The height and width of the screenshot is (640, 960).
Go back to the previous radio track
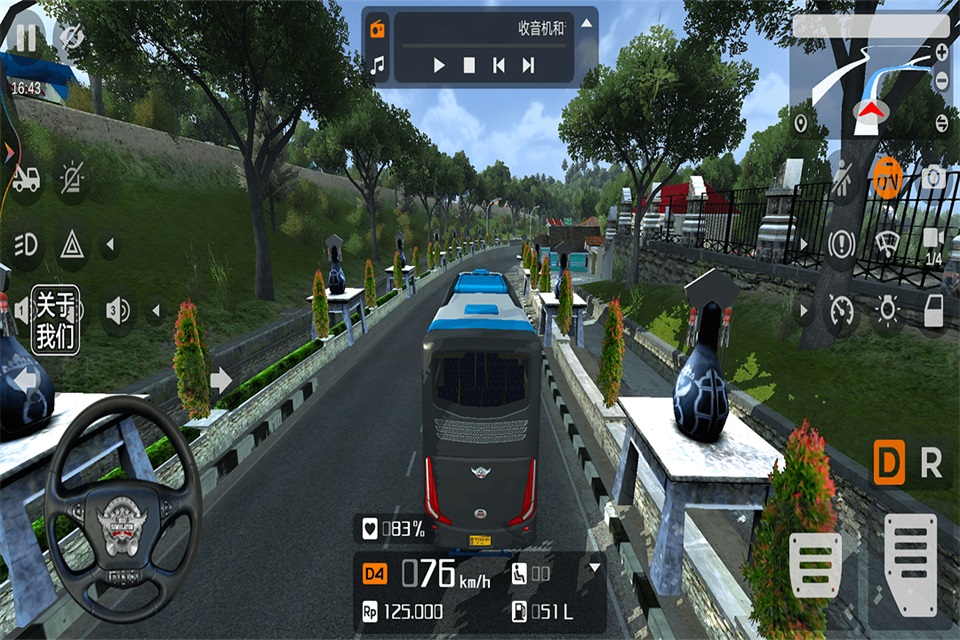coord(498,66)
